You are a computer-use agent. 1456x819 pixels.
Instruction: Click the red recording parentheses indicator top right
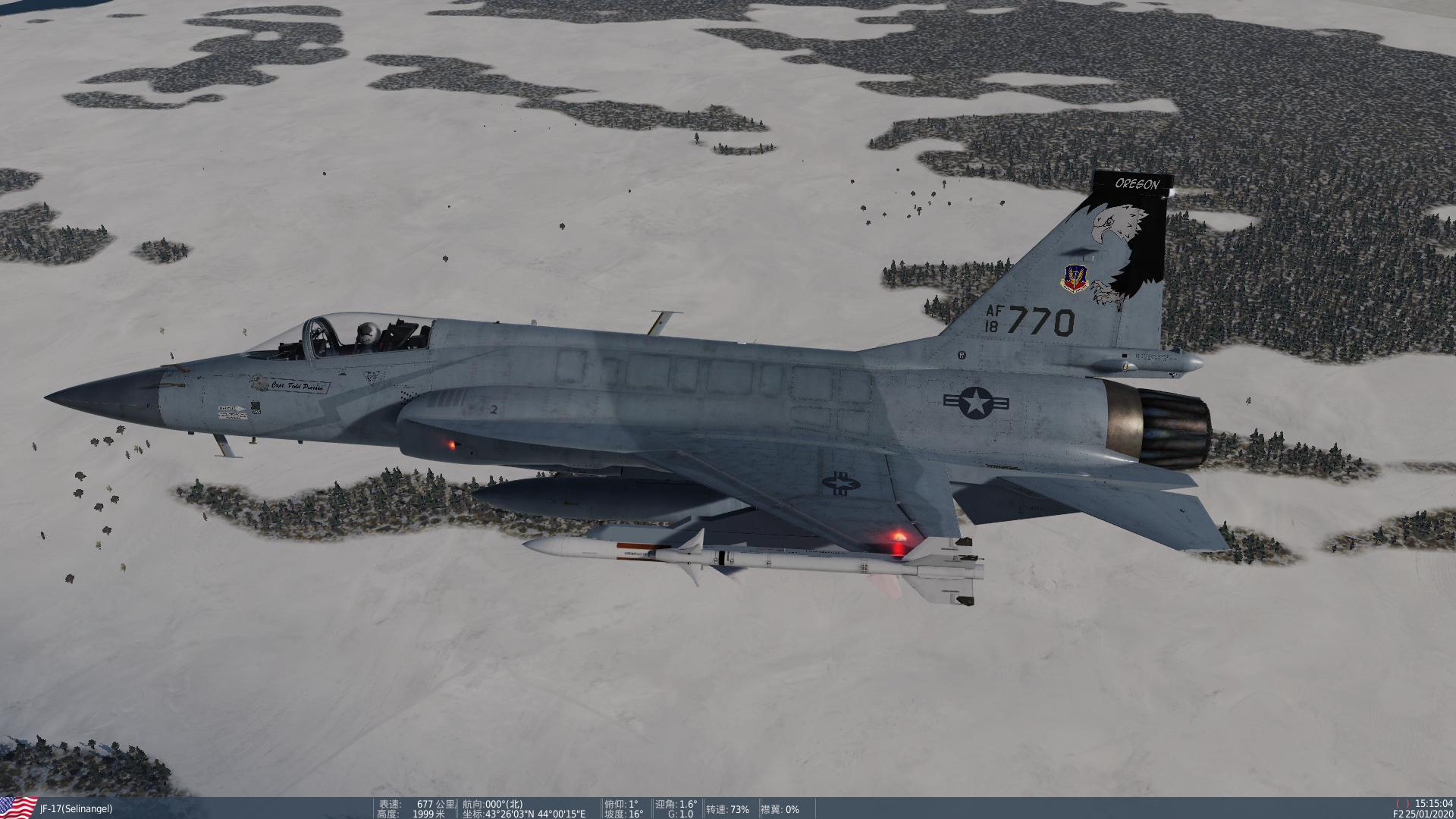pyautogui.click(x=1402, y=804)
